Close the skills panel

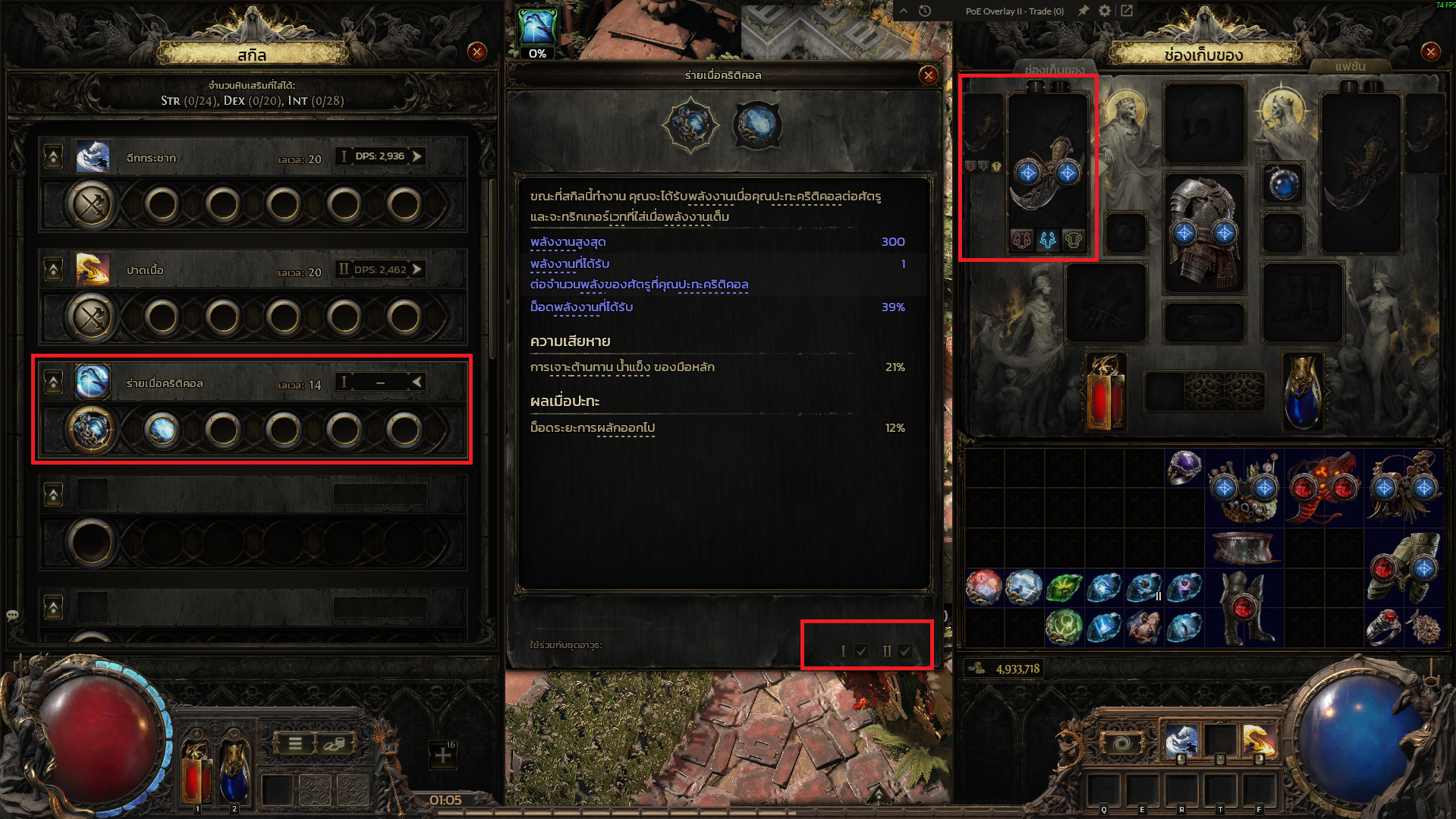[x=477, y=52]
